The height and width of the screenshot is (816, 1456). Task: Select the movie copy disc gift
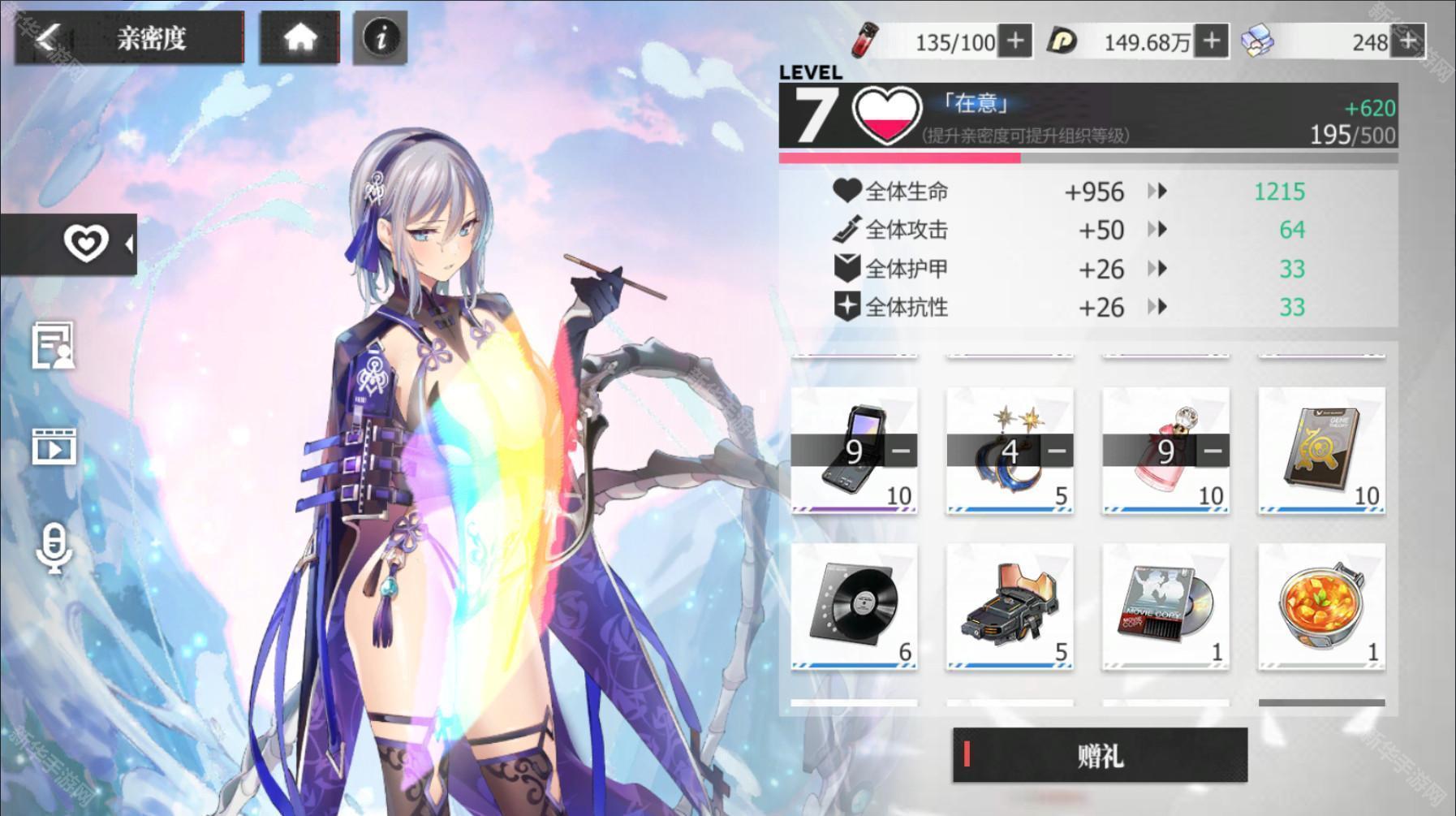[1165, 607]
